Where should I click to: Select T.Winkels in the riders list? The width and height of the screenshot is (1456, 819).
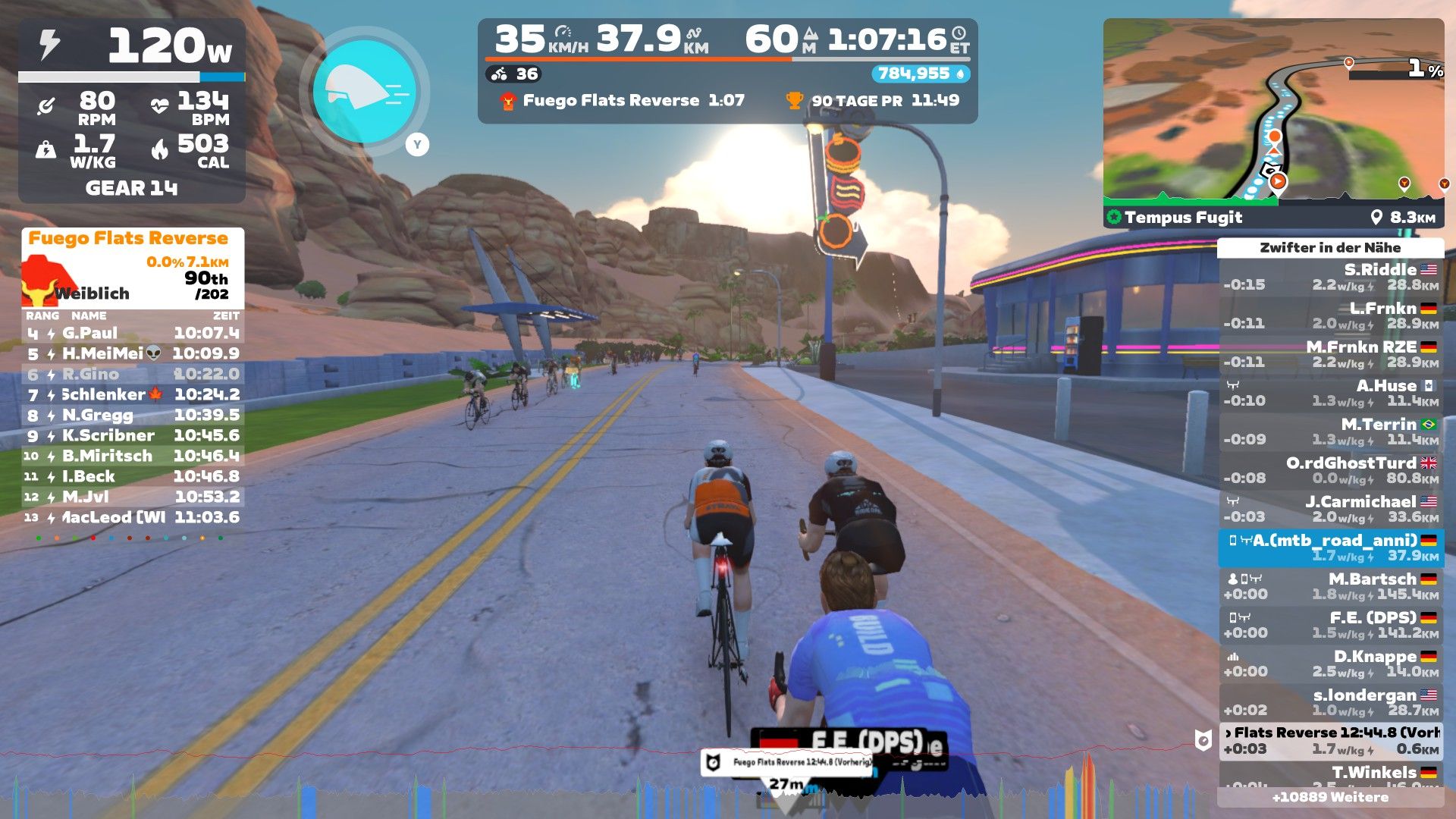point(1330,773)
